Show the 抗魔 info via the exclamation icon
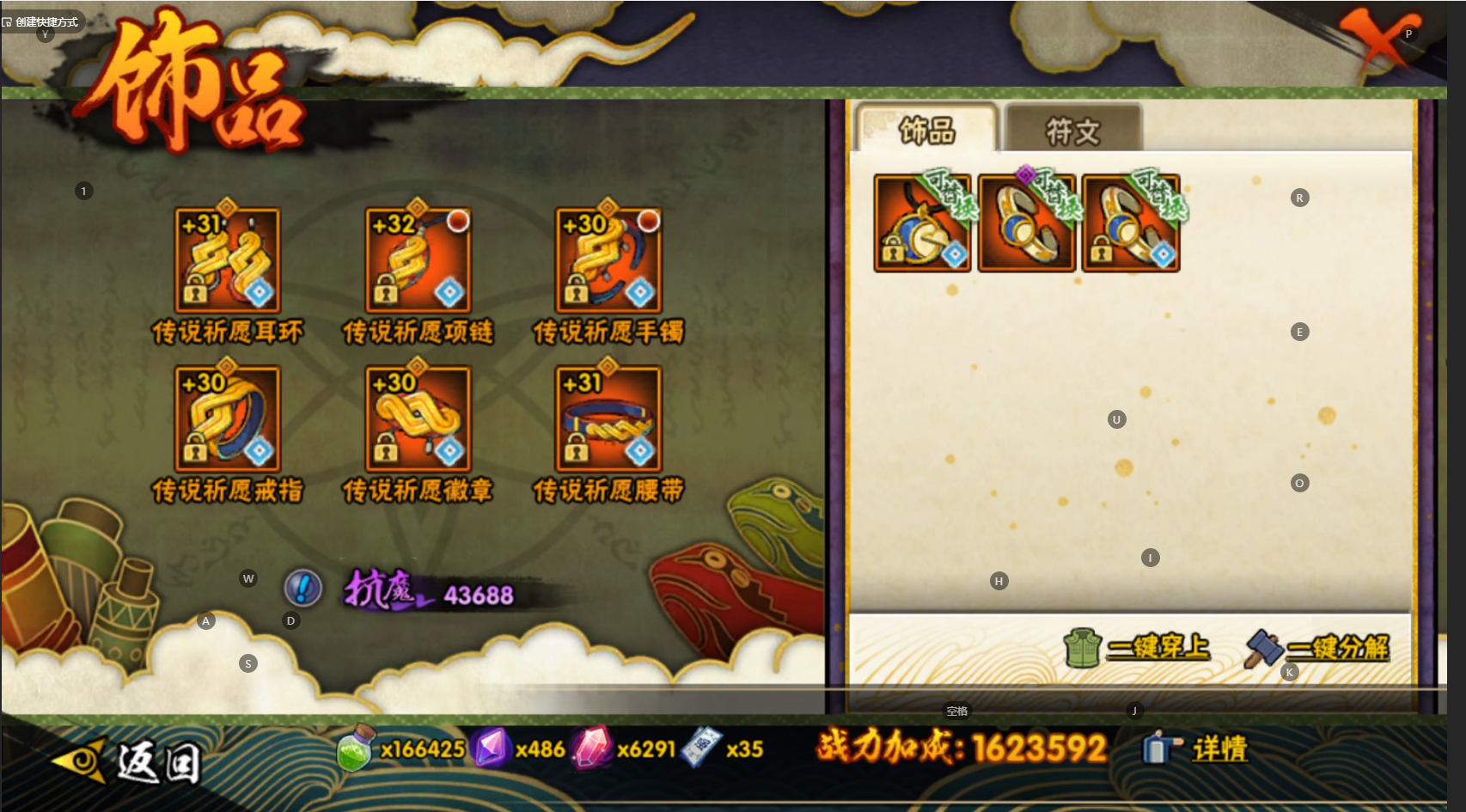Image resolution: width=1466 pixels, height=812 pixels. click(302, 589)
